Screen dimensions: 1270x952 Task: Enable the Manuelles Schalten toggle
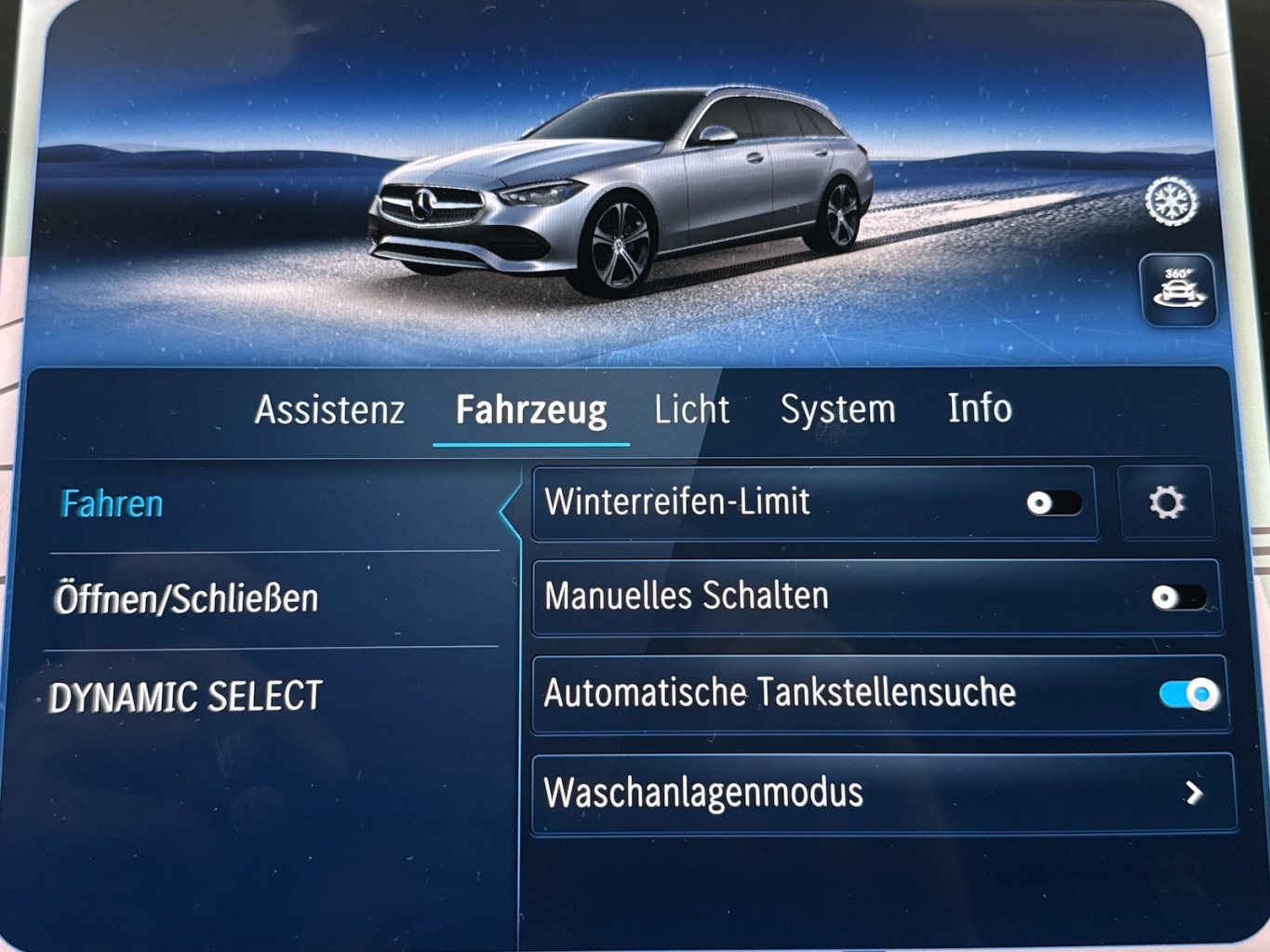(1178, 597)
